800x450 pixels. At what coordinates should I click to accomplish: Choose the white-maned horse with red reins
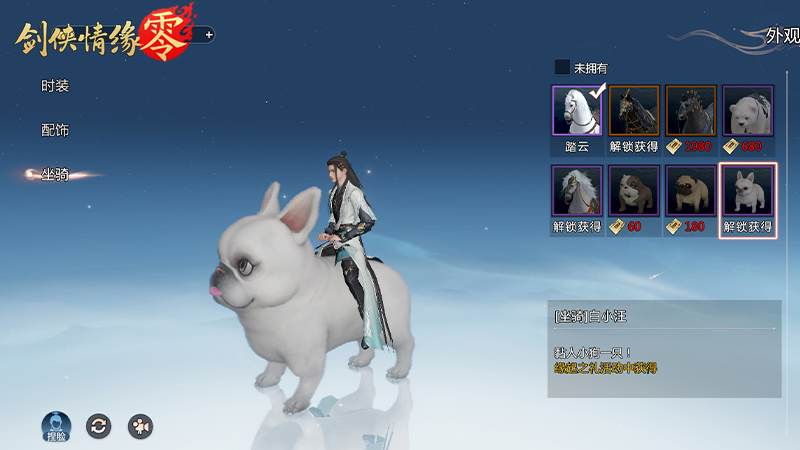click(x=577, y=192)
